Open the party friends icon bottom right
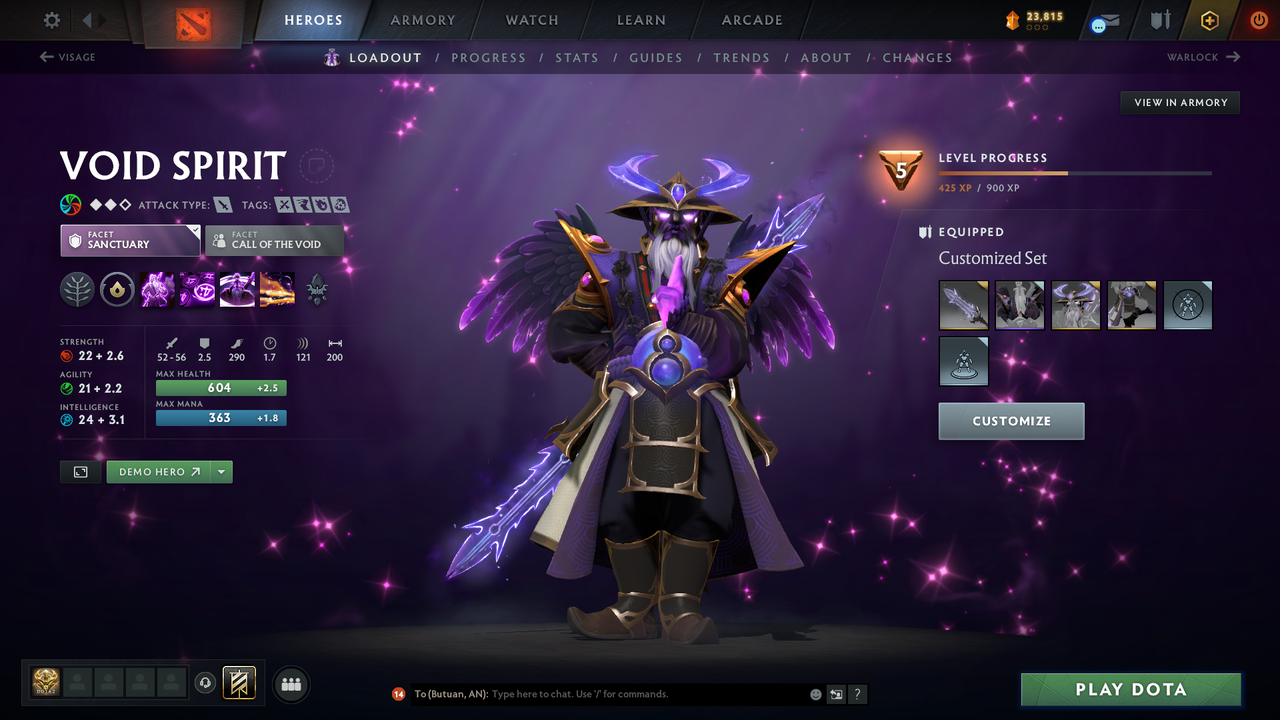The image size is (1280, 720). [290, 684]
